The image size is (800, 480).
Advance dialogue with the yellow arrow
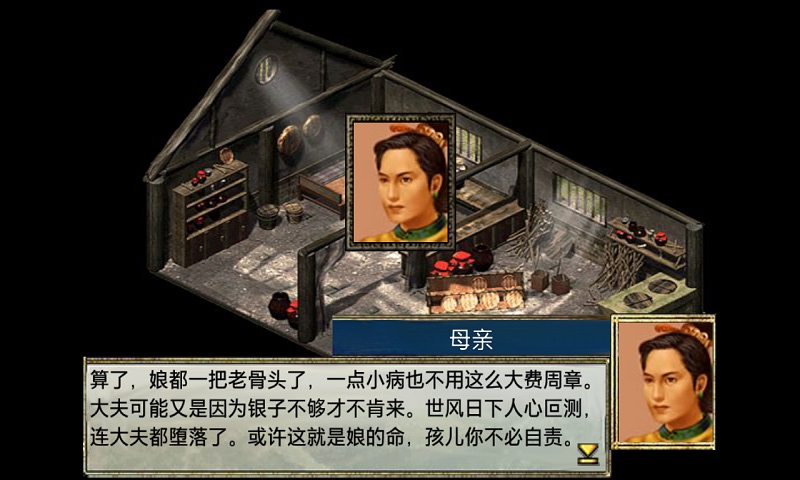588,454
